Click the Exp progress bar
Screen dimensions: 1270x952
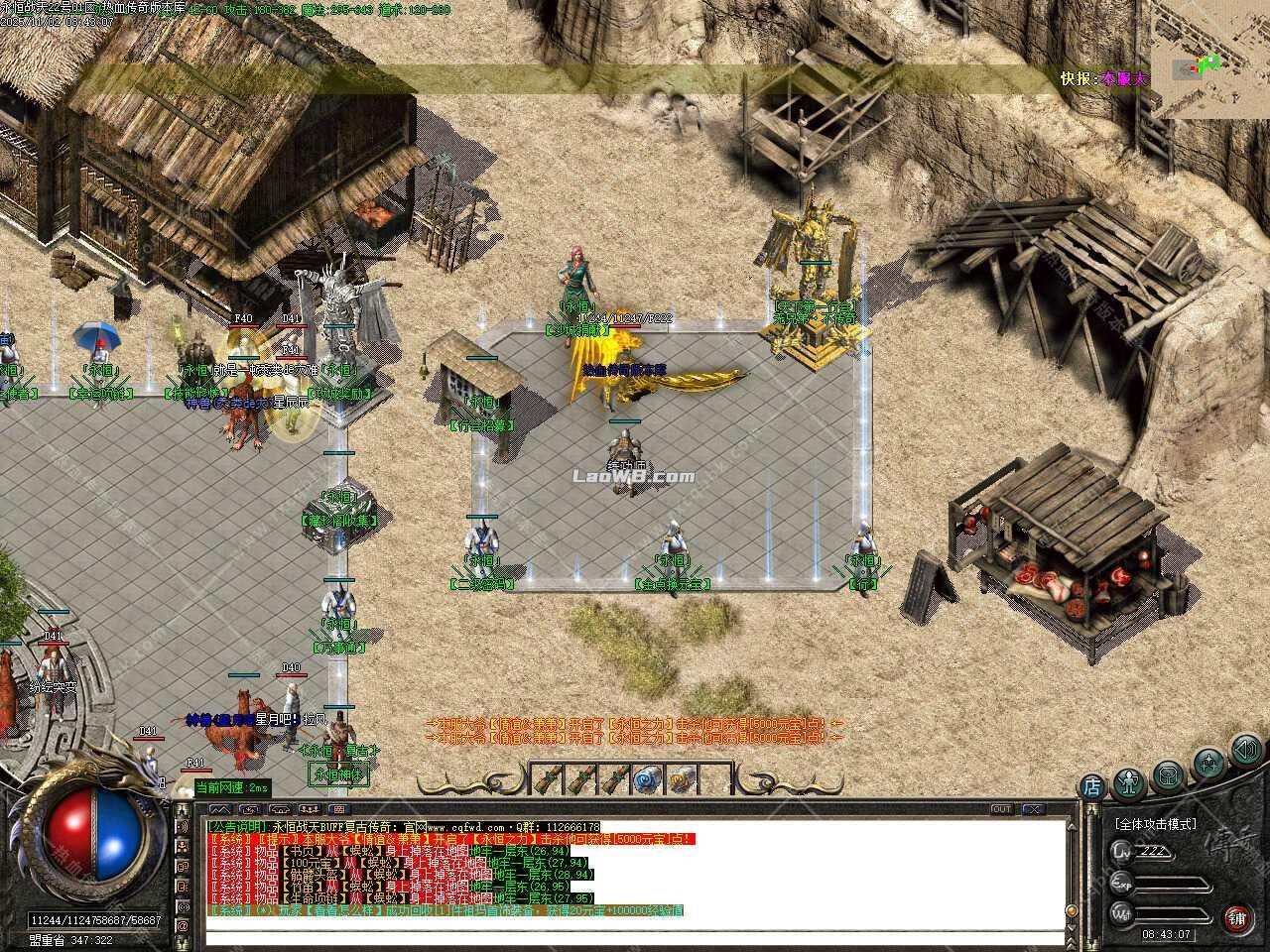pyautogui.click(x=1173, y=883)
